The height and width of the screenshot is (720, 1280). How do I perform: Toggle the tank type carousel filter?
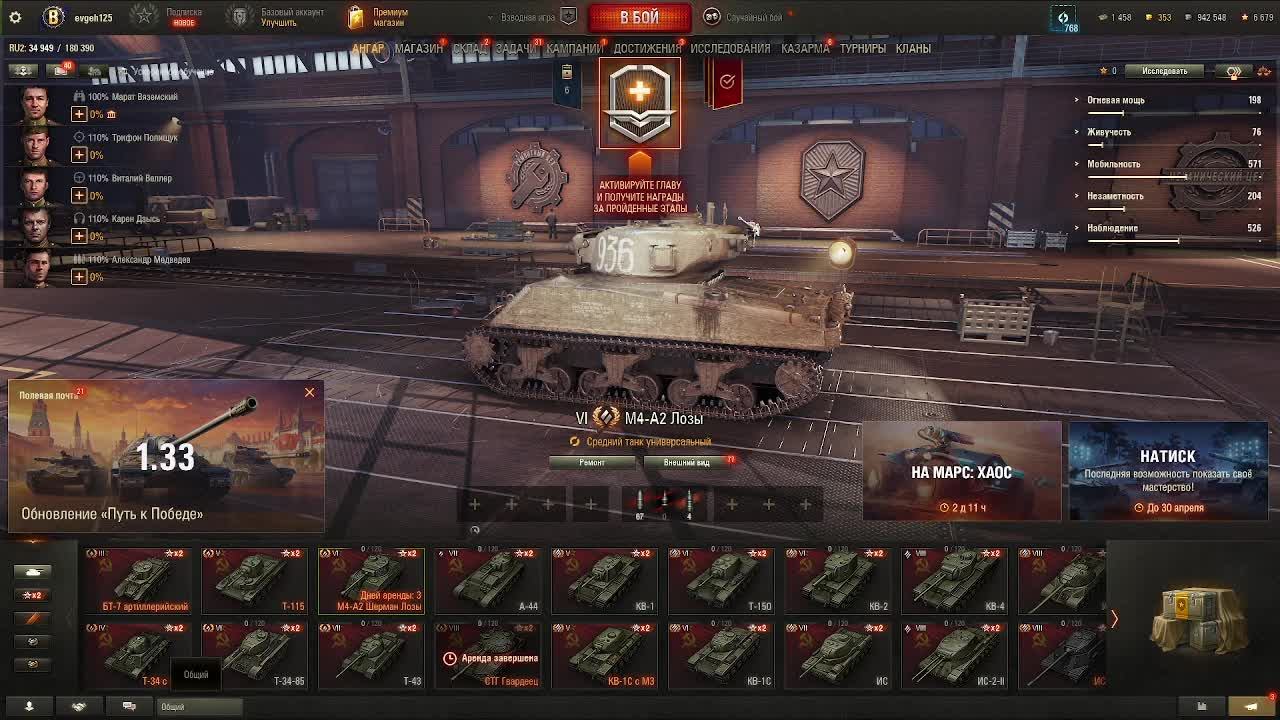pos(31,571)
